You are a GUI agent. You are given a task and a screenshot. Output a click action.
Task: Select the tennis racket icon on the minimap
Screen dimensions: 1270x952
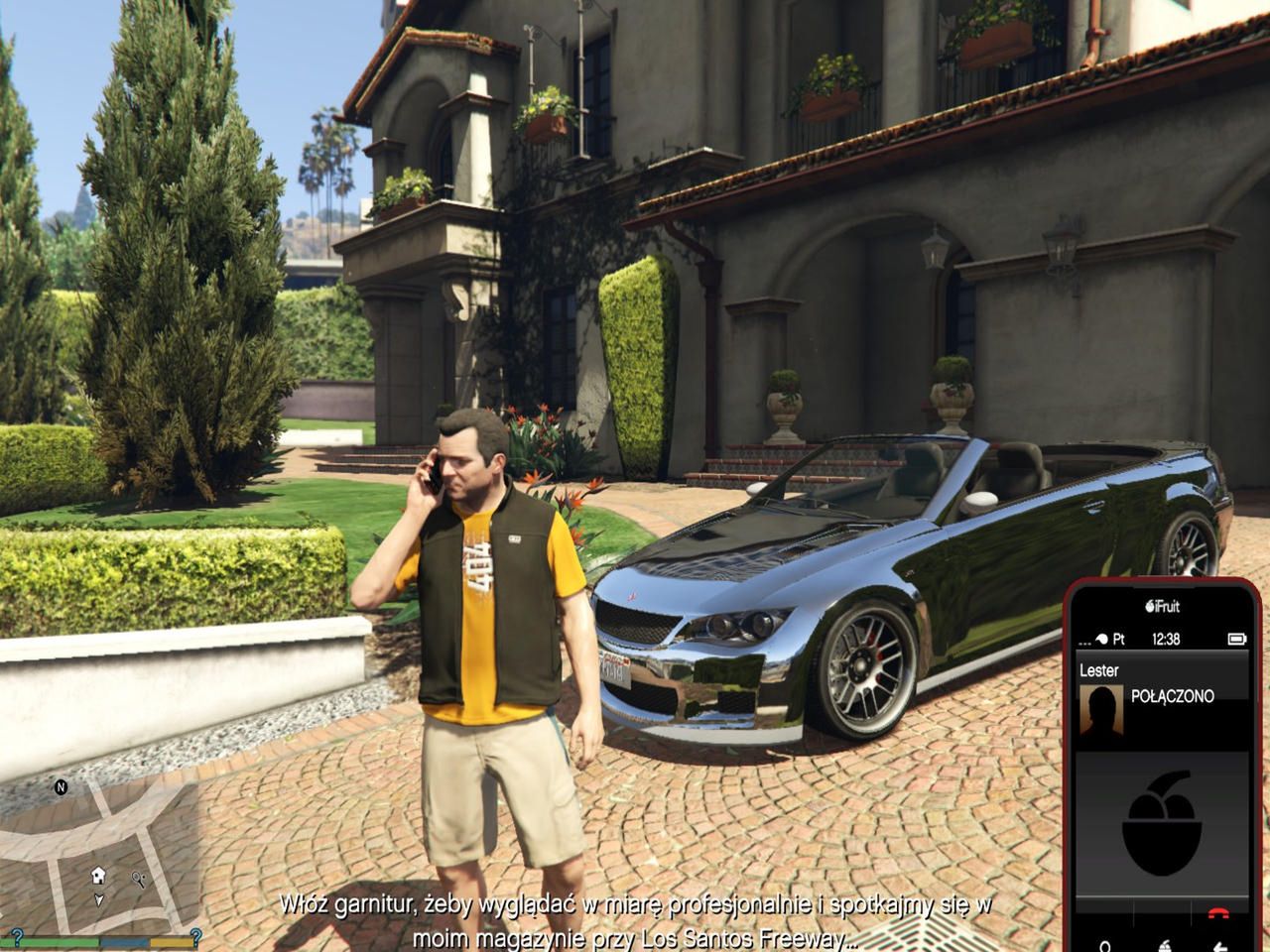click(139, 878)
